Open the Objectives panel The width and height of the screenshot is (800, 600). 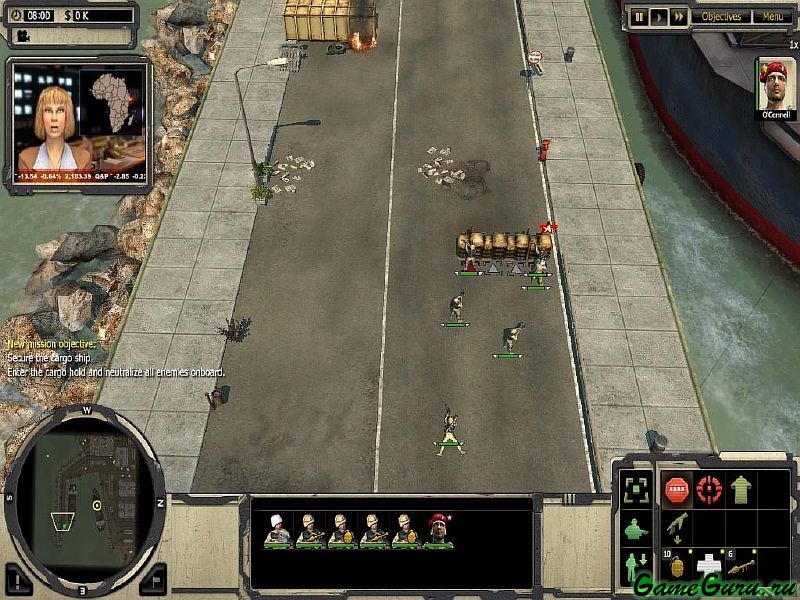coord(720,17)
